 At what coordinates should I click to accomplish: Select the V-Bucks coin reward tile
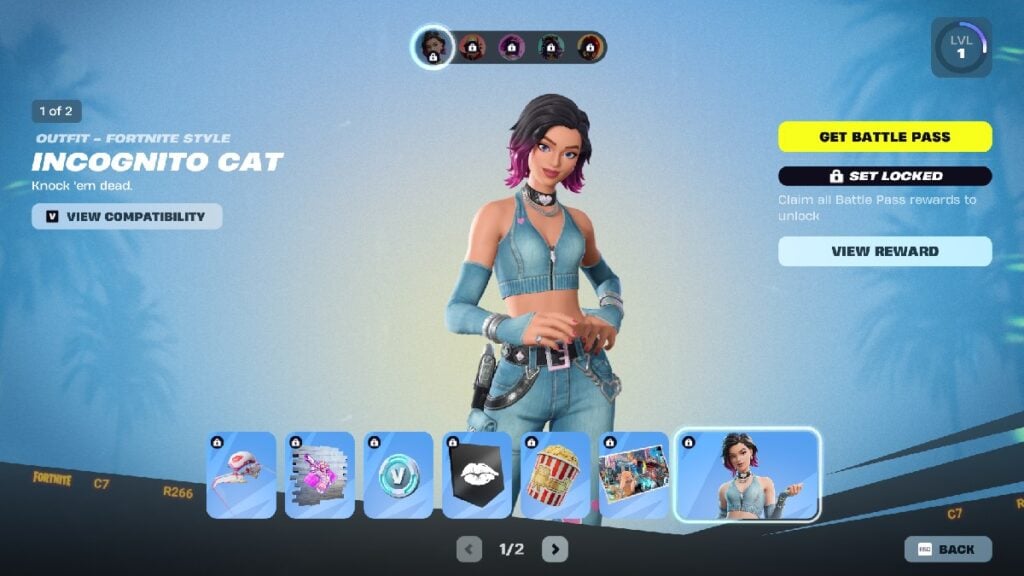click(398, 475)
